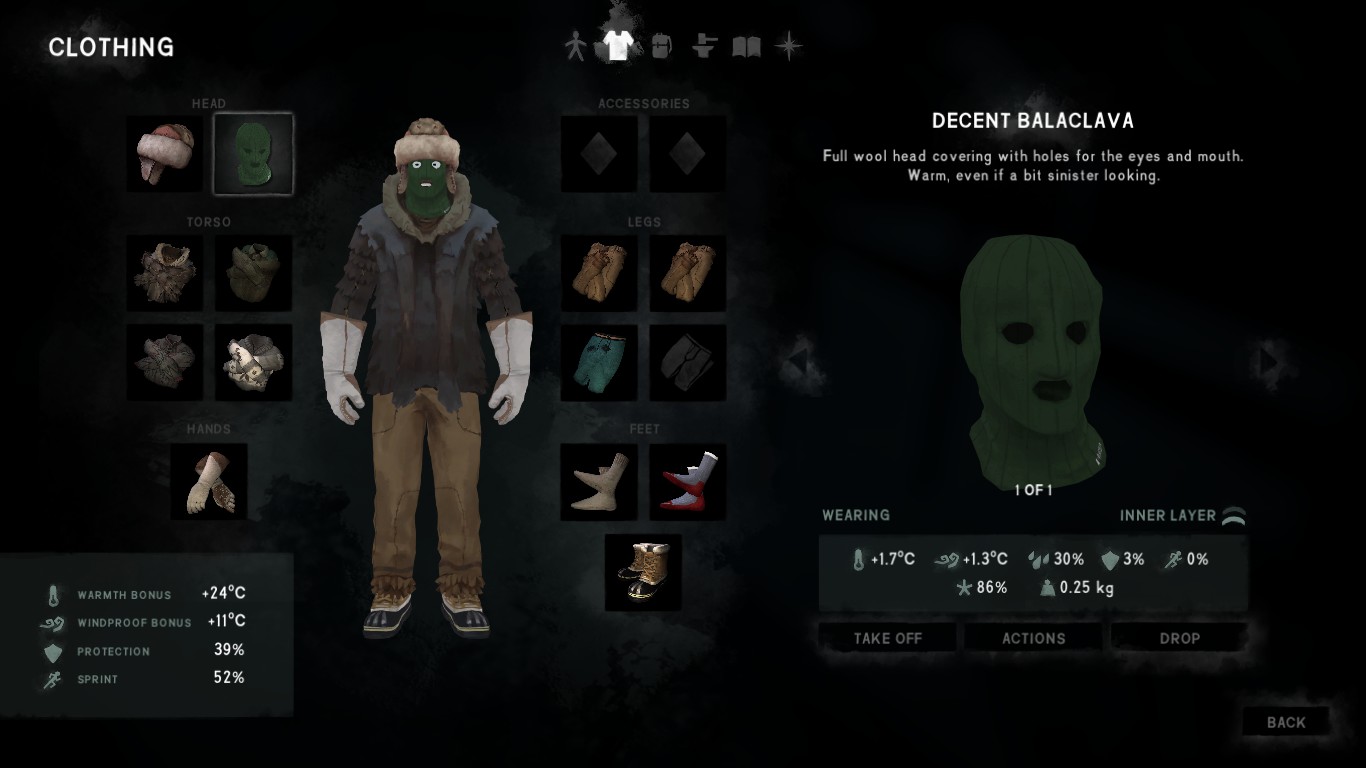Viewport: 1366px width, 768px height.
Task: Switch to the crafting tab
Action: 704,47
